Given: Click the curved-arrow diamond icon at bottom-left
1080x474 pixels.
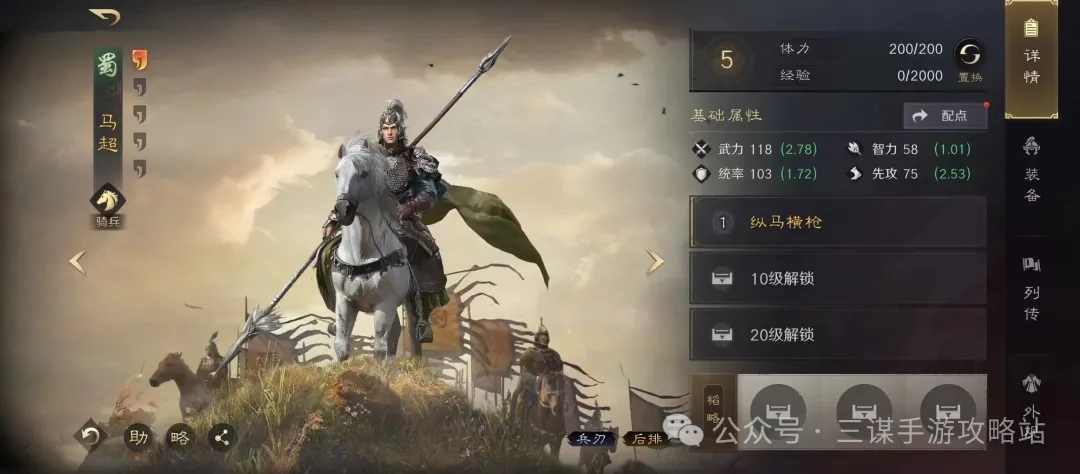Looking at the screenshot, I should pos(90,436).
